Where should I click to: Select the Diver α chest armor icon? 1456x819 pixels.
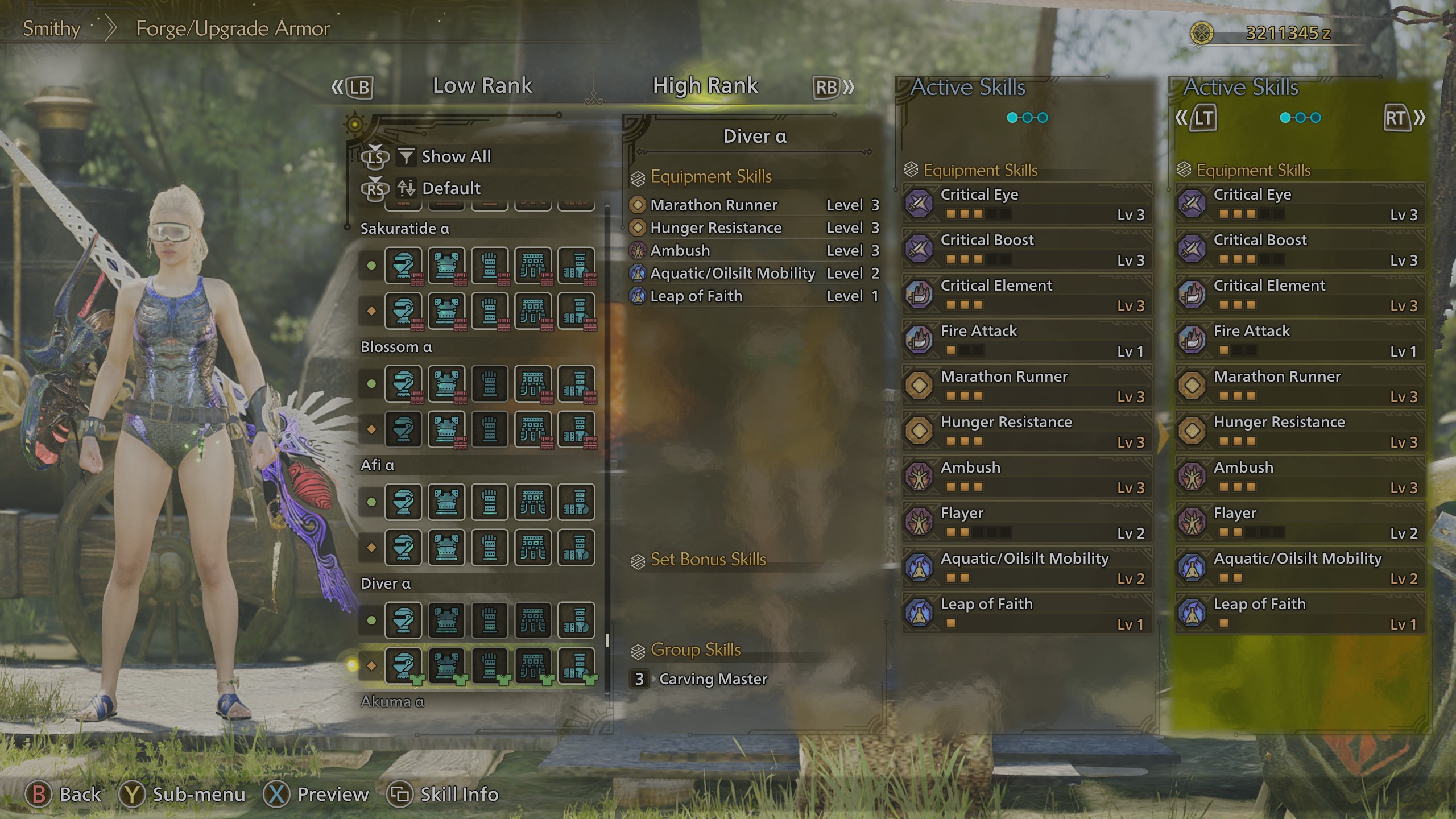pyautogui.click(x=446, y=620)
